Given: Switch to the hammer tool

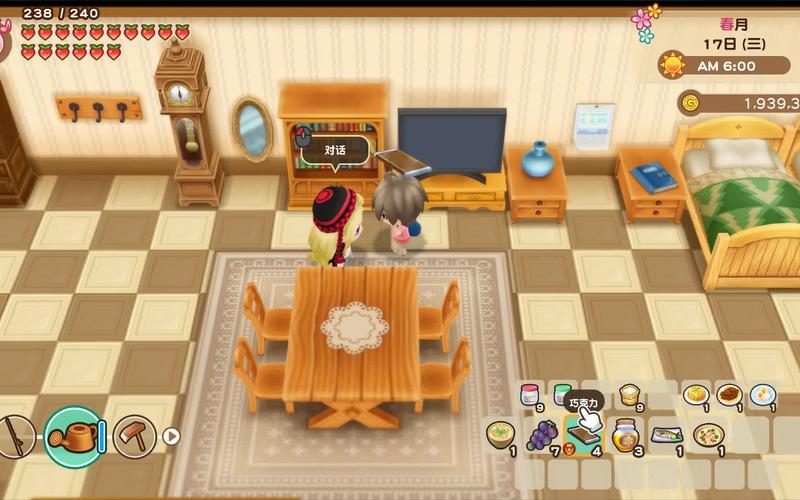Looking at the screenshot, I should pos(133,436).
